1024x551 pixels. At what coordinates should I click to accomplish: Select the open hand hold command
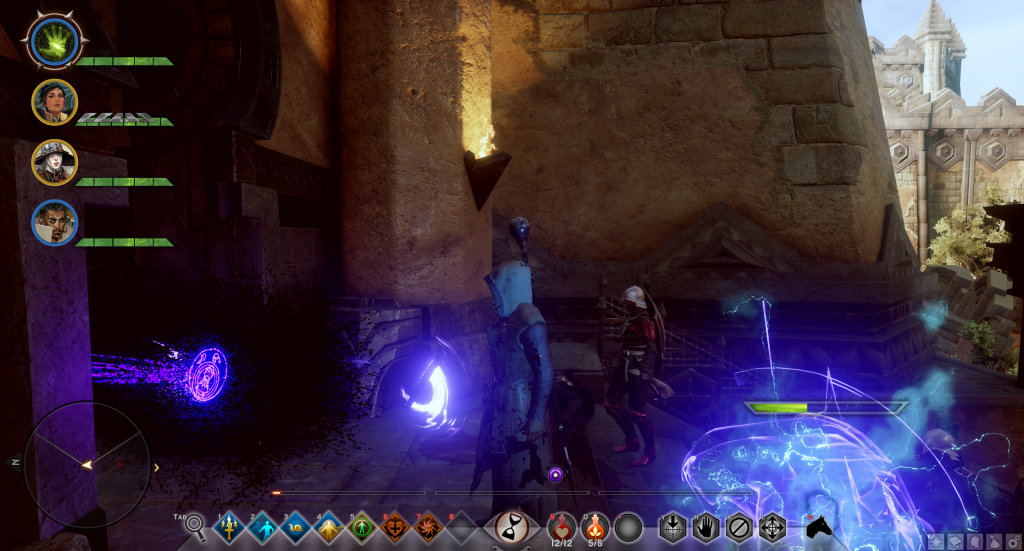(x=705, y=526)
